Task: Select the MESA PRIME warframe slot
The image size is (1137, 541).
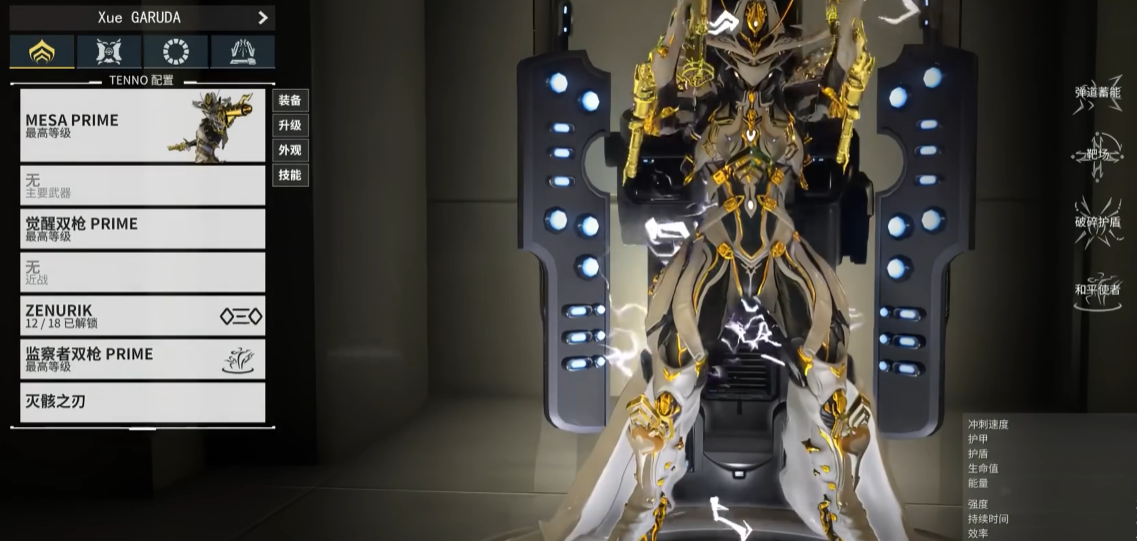Action: pyautogui.click(x=142, y=126)
